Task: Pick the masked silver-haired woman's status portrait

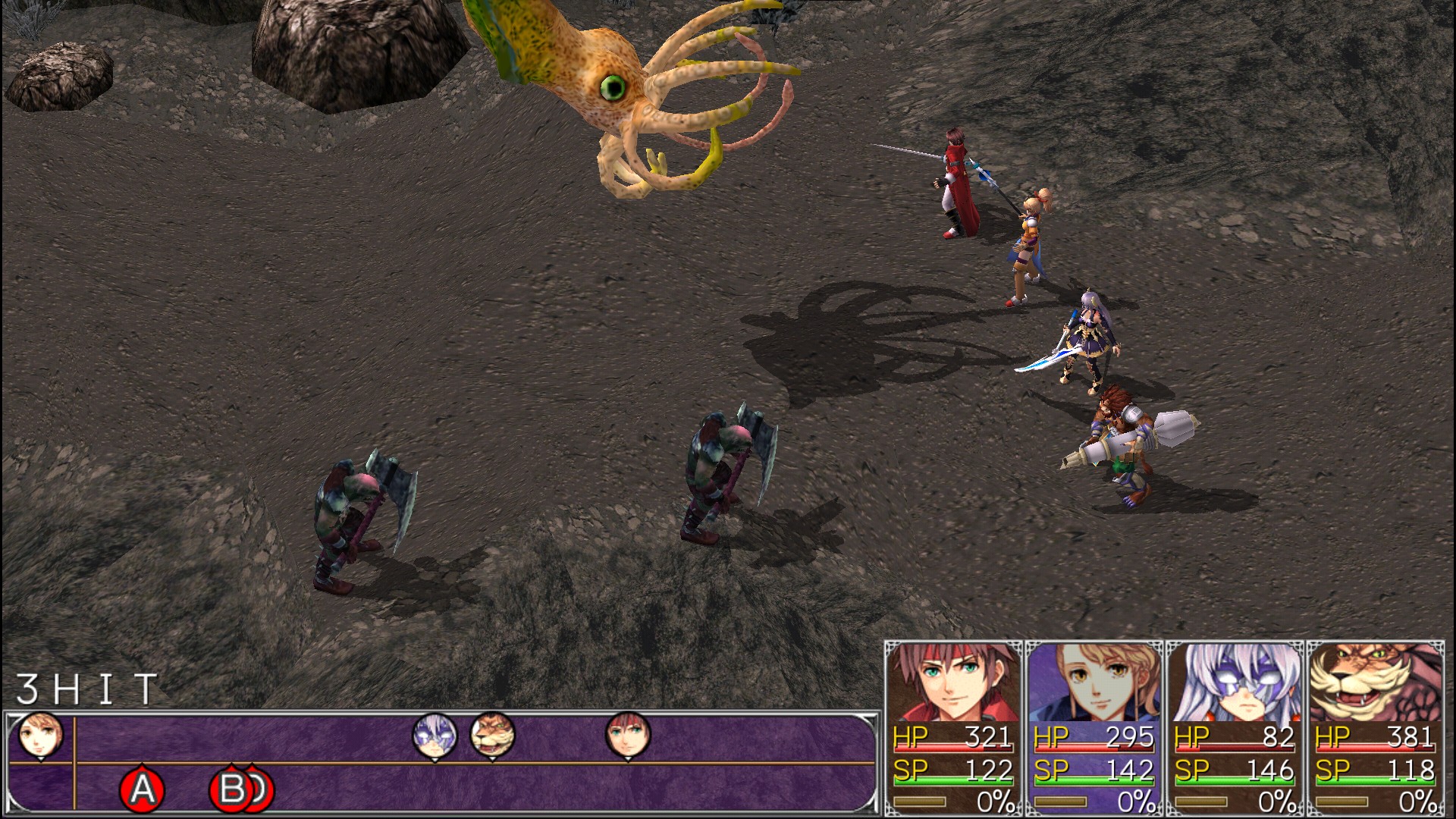Action: (x=1235, y=682)
